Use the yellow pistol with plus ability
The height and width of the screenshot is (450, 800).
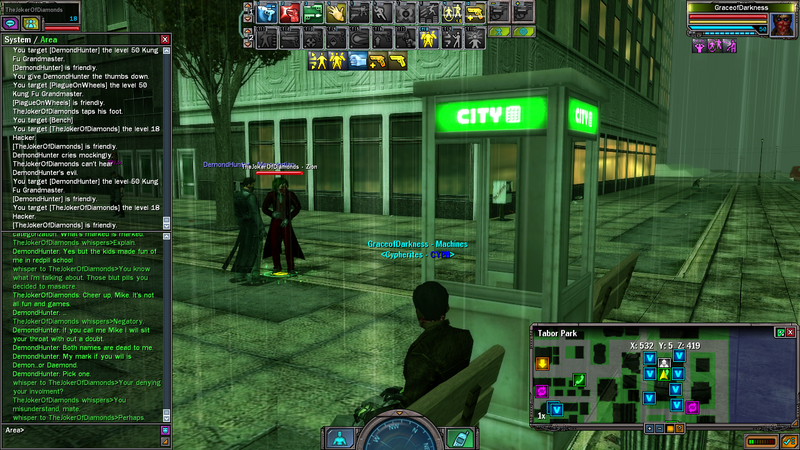click(475, 13)
